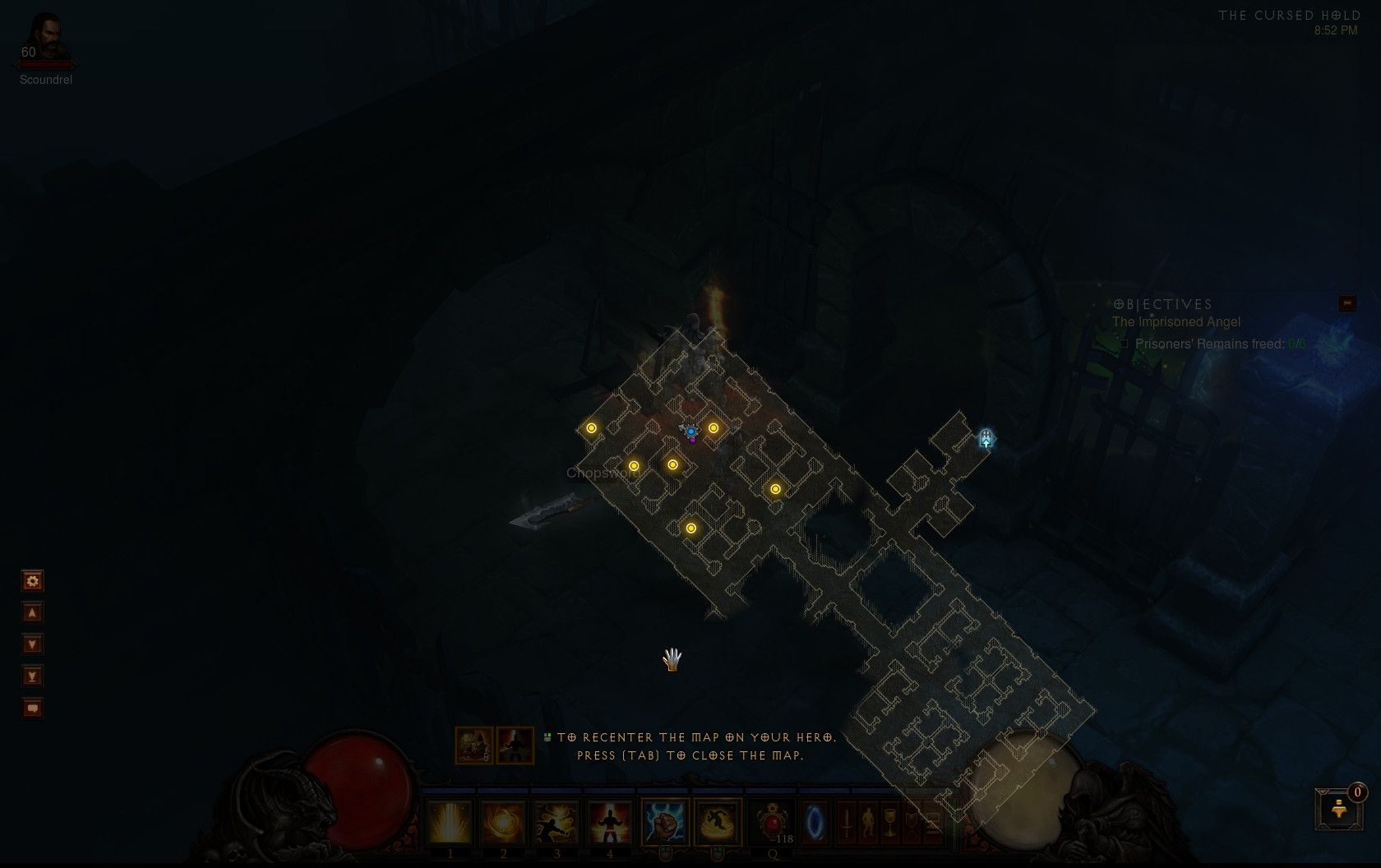Select the blue fist skill slot
The image size is (1381, 868).
click(665, 822)
